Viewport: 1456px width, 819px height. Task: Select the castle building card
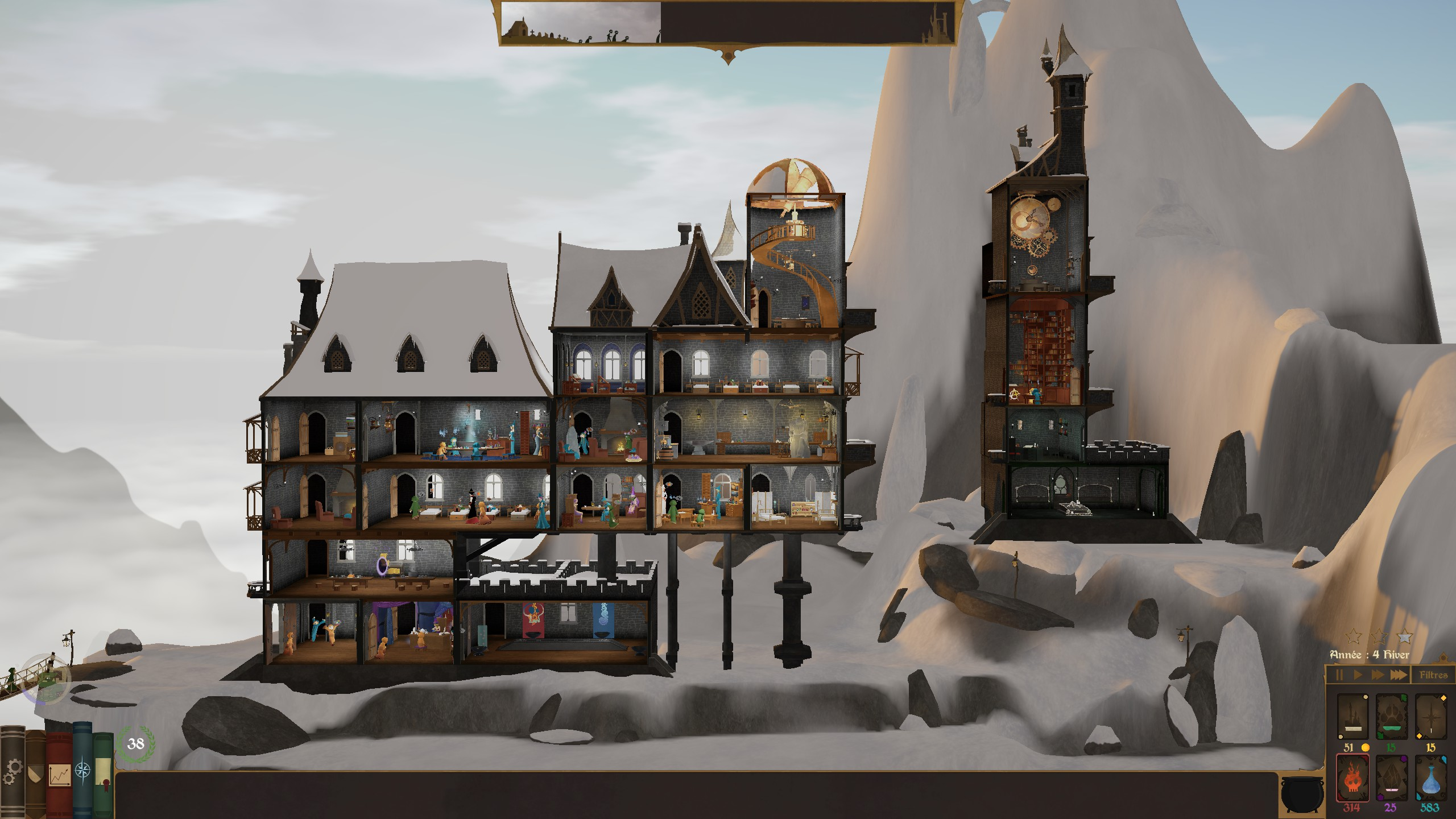click(1351, 716)
